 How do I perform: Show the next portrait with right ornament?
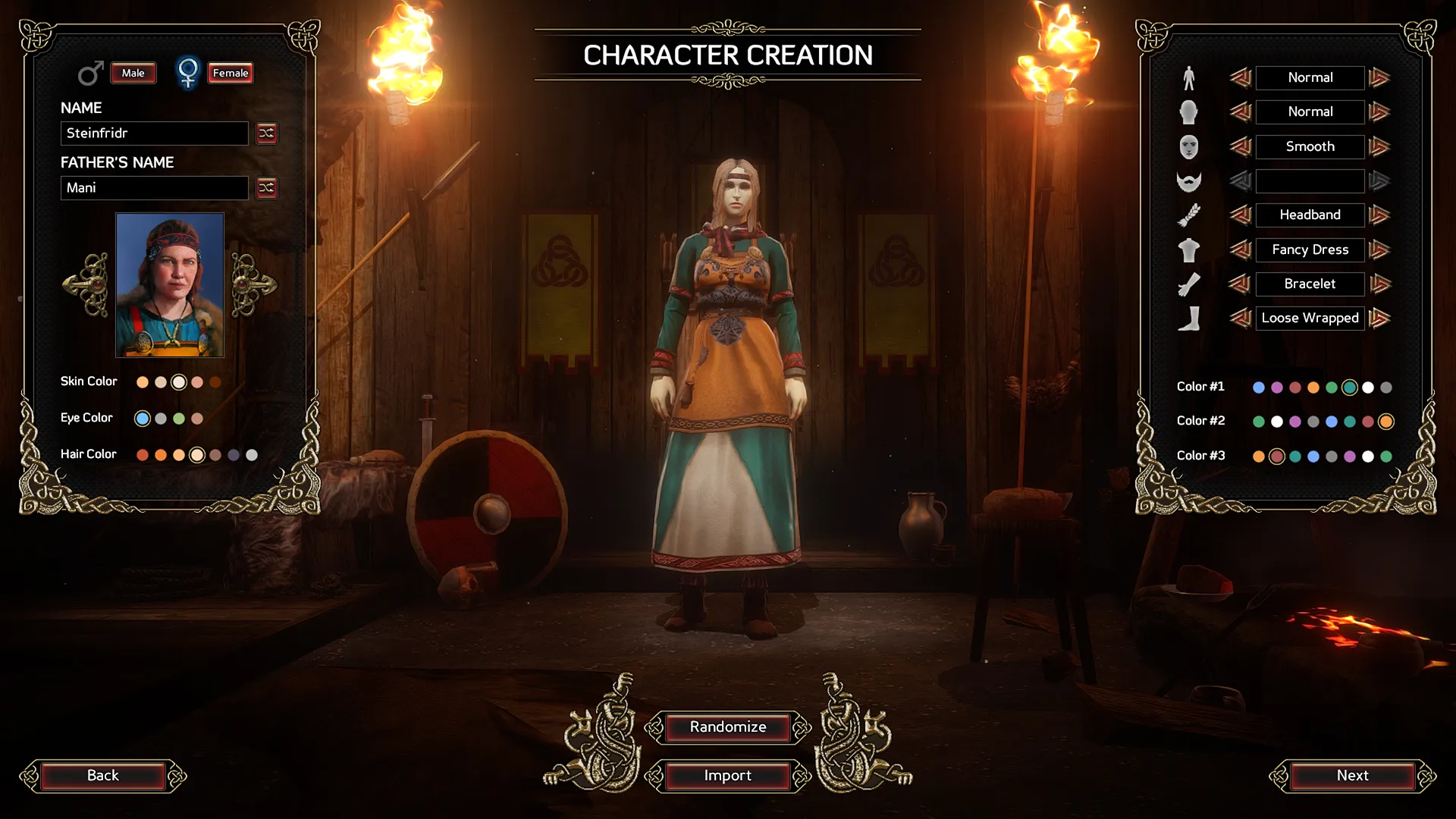[253, 285]
